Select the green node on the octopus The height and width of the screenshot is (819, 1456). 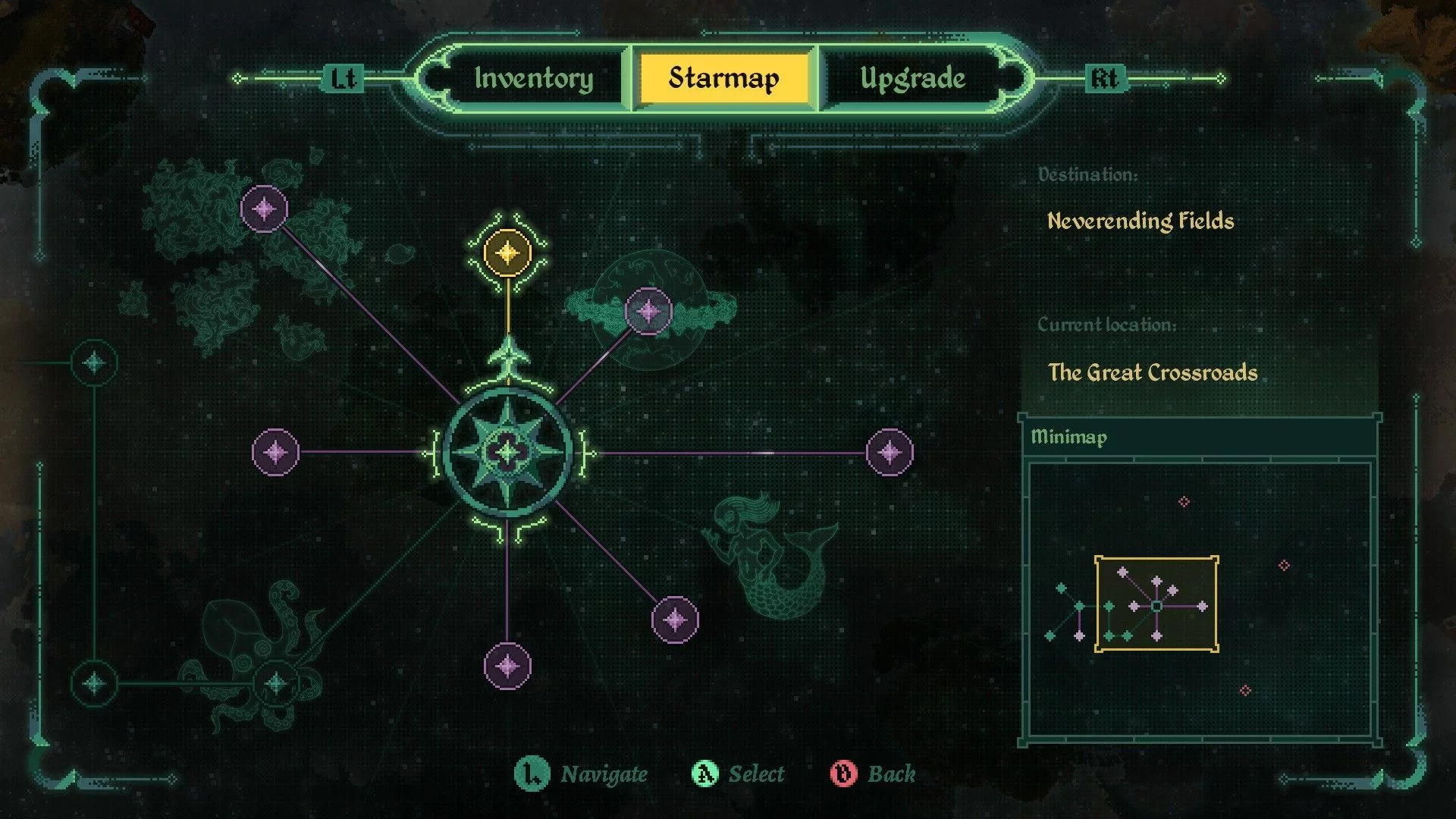point(276,683)
